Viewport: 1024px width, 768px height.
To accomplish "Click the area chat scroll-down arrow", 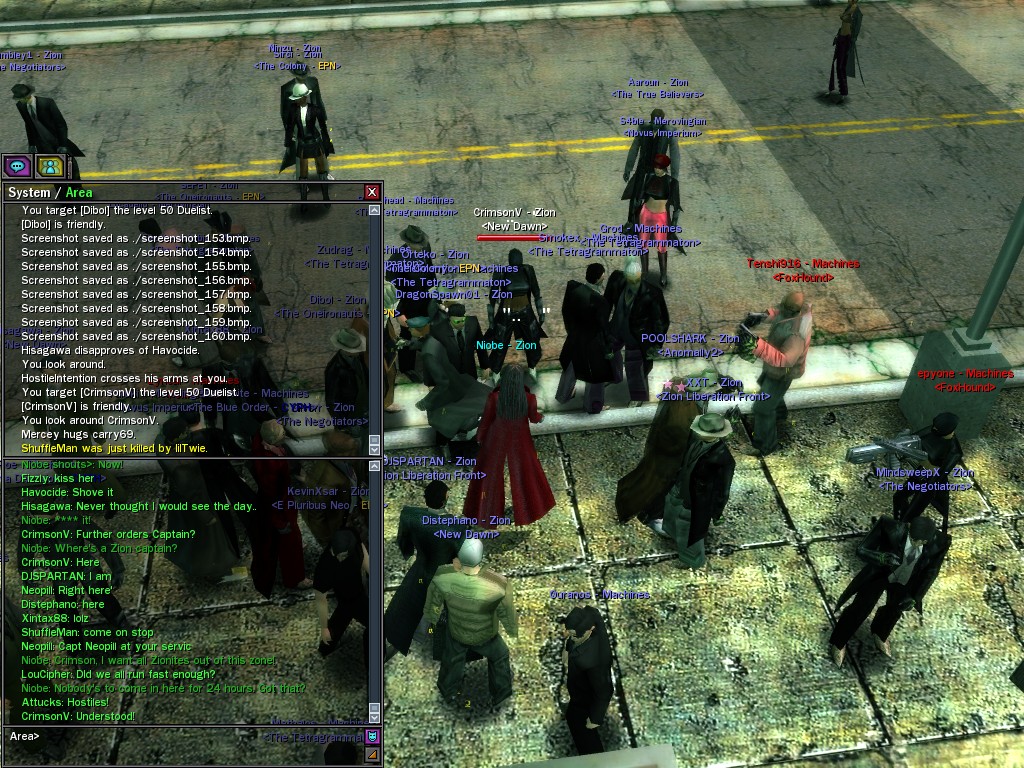I will [x=375, y=716].
